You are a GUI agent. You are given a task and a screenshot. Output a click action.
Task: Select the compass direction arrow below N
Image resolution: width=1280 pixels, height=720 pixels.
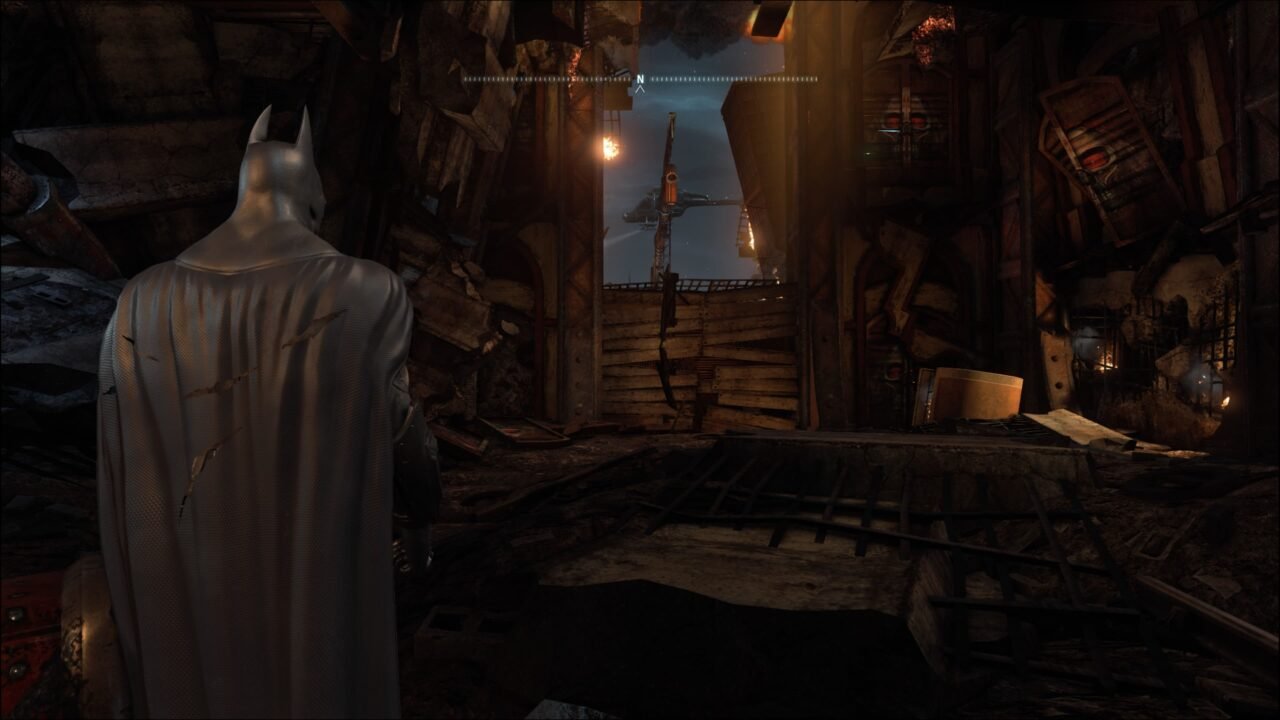click(x=640, y=90)
